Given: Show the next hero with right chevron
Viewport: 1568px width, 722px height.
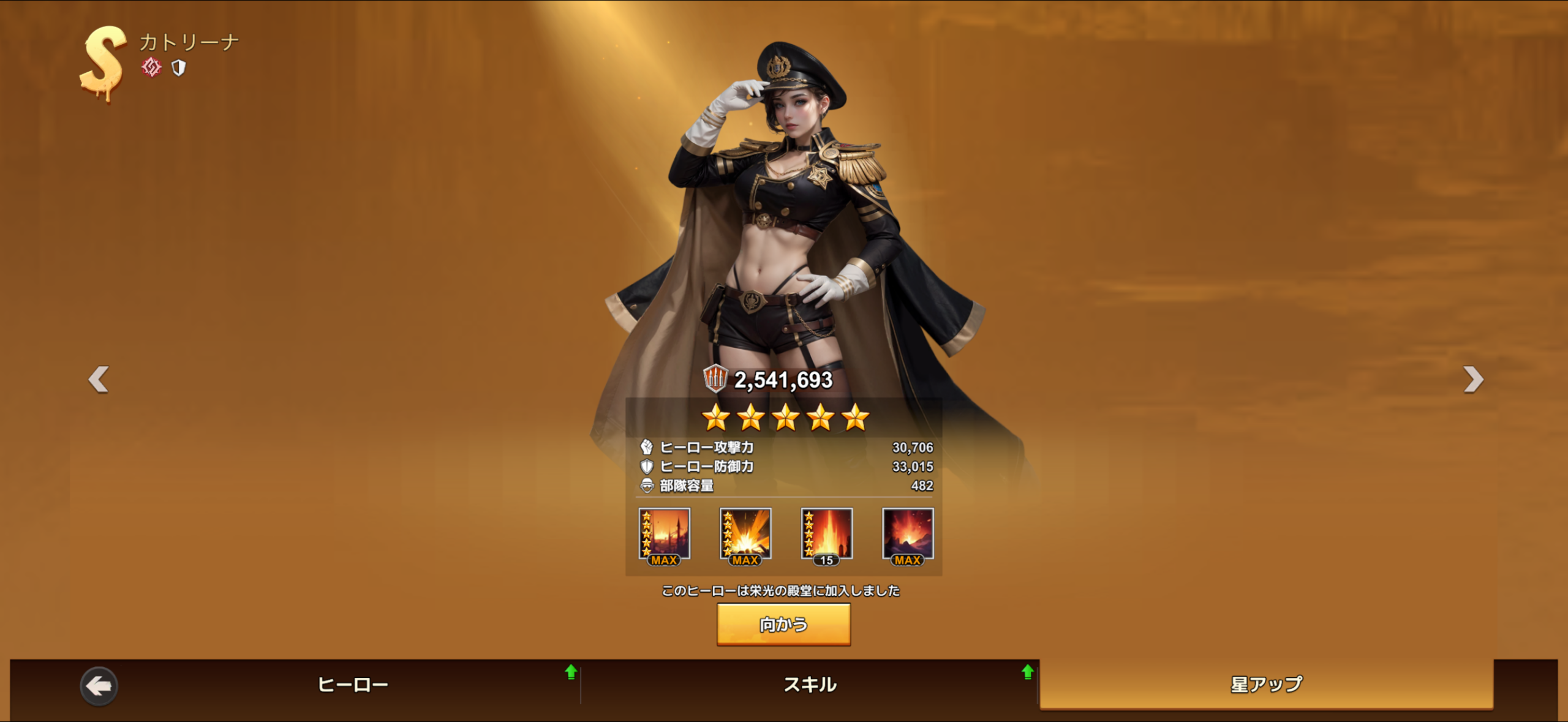Looking at the screenshot, I should tap(1473, 379).
